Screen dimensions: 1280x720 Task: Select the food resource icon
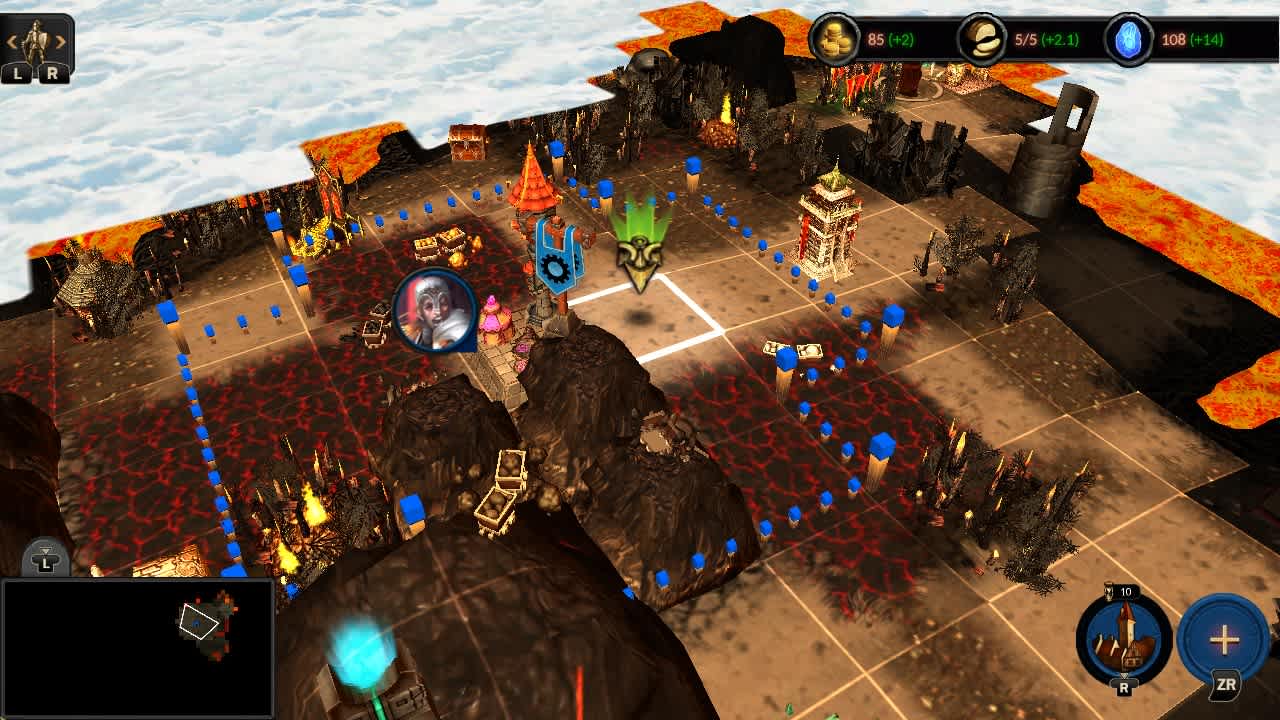[980, 39]
